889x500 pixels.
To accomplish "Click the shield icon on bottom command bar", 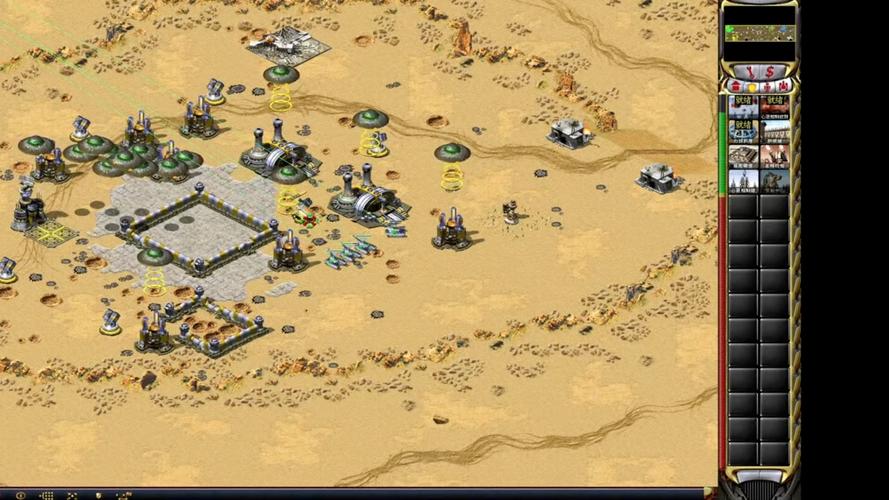I will (98, 495).
